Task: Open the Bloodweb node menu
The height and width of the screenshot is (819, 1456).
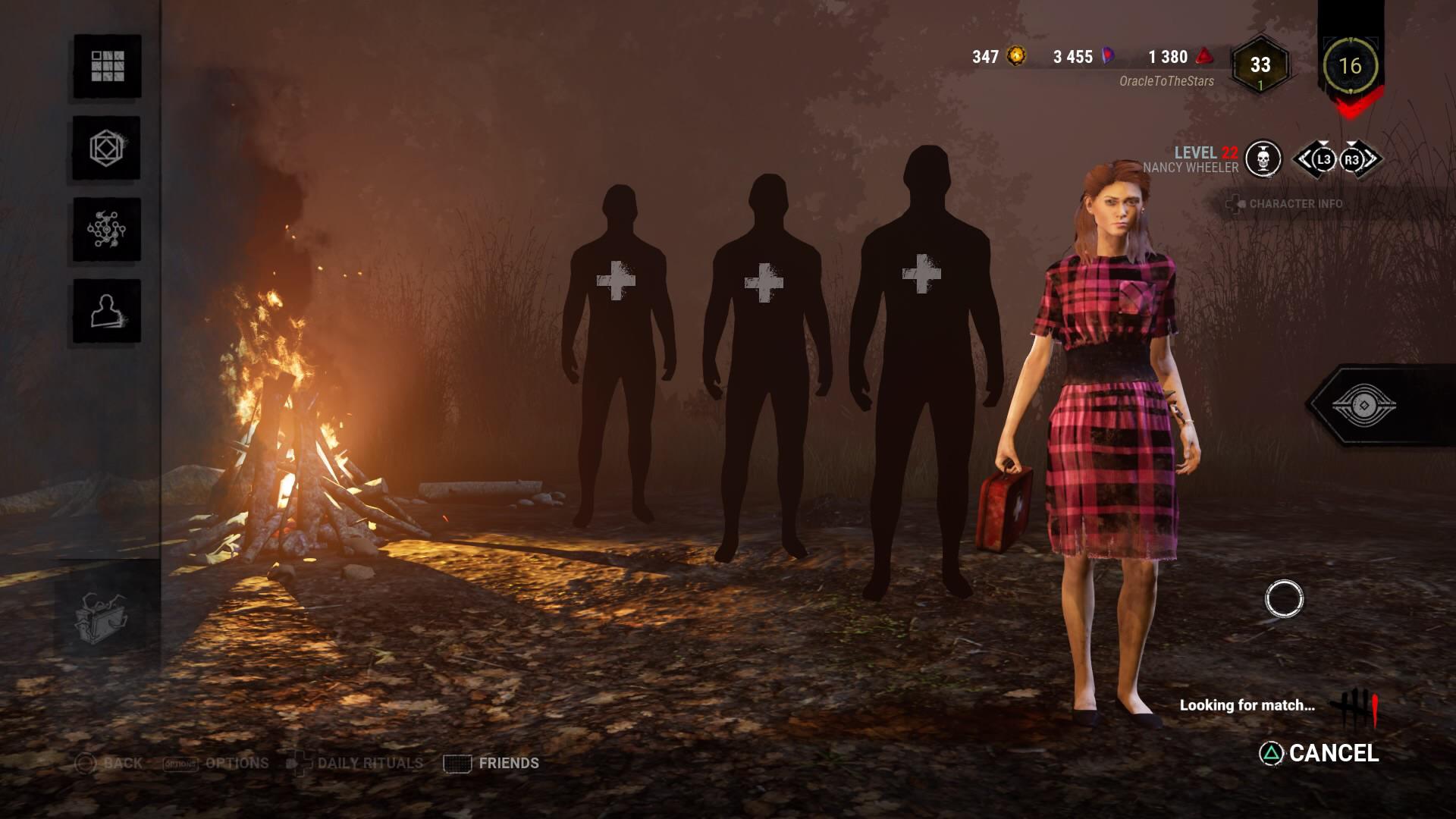Action: (107, 230)
